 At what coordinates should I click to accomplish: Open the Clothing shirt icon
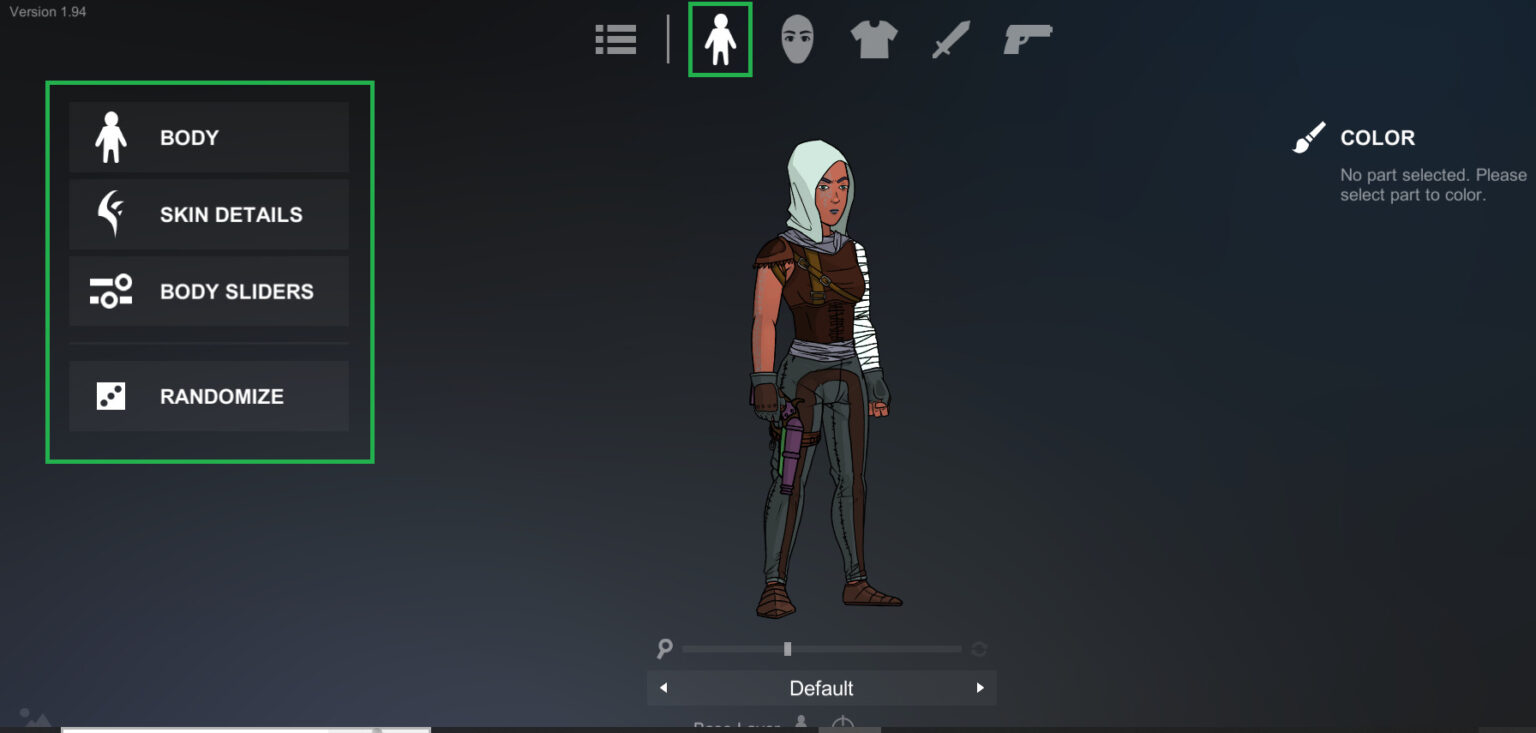click(873, 39)
